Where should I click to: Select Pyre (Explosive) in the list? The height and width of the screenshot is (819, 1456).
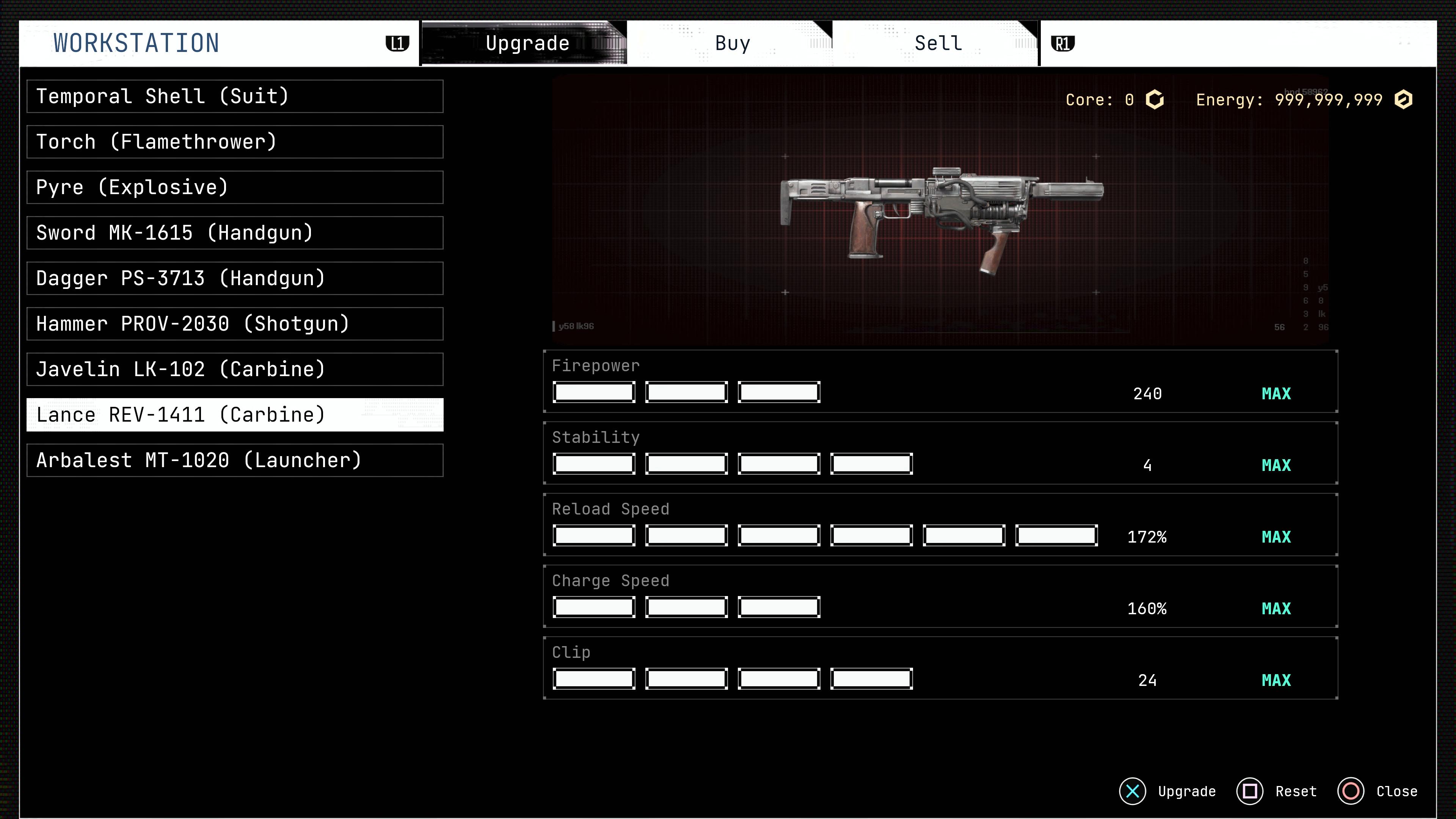(x=235, y=188)
